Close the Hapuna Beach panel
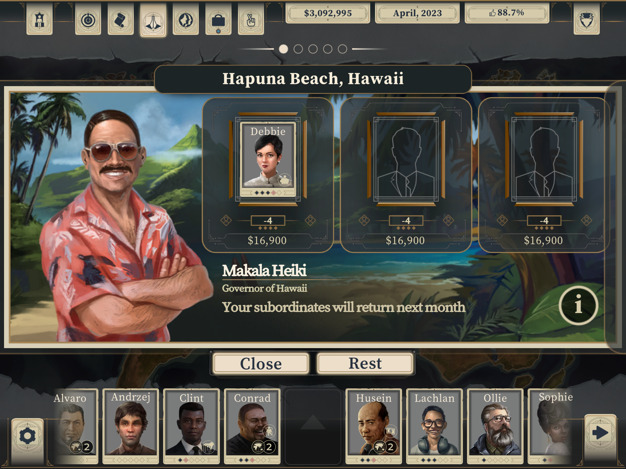The height and width of the screenshot is (469, 626). point(260,364)
